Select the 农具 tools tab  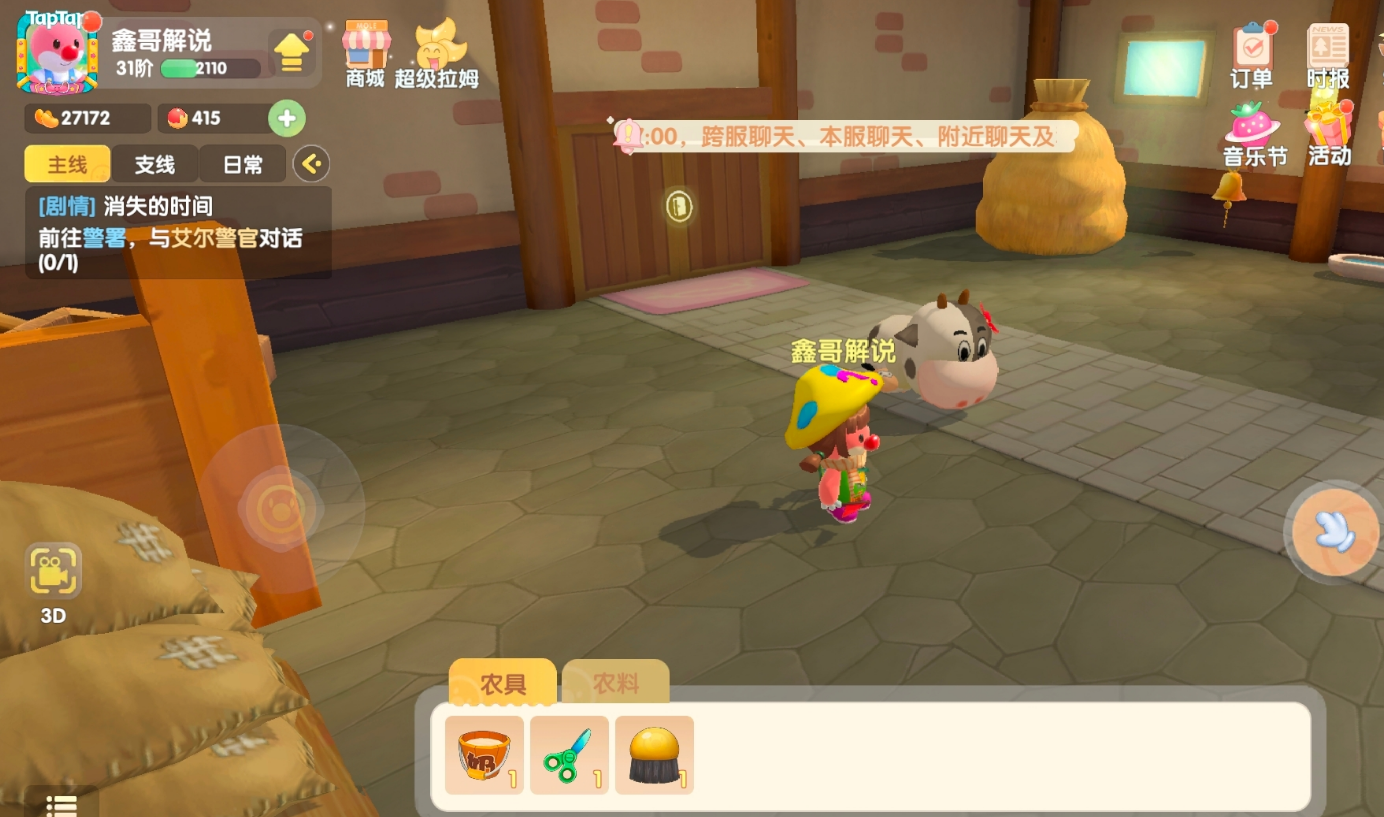pos(503,684)
